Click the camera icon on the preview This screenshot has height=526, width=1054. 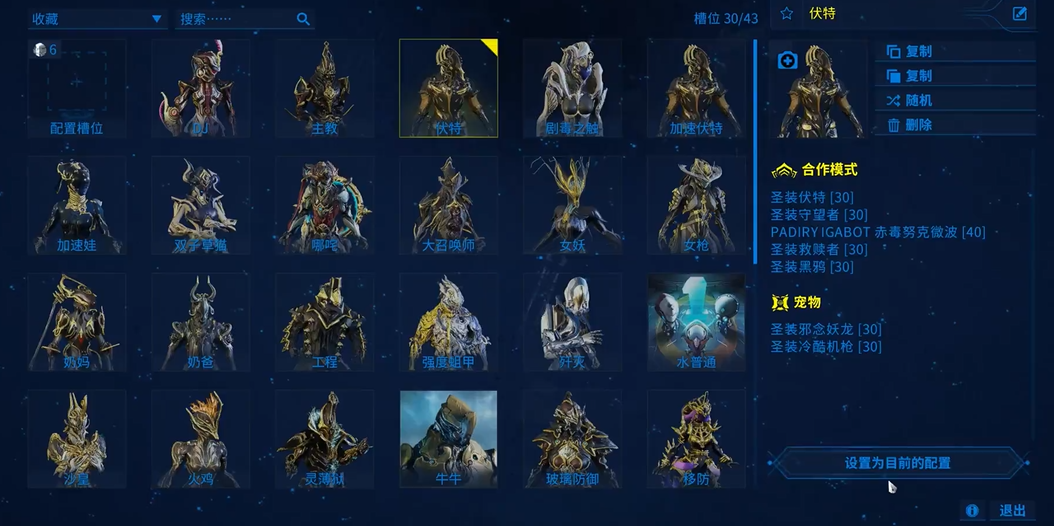point(787,61)
